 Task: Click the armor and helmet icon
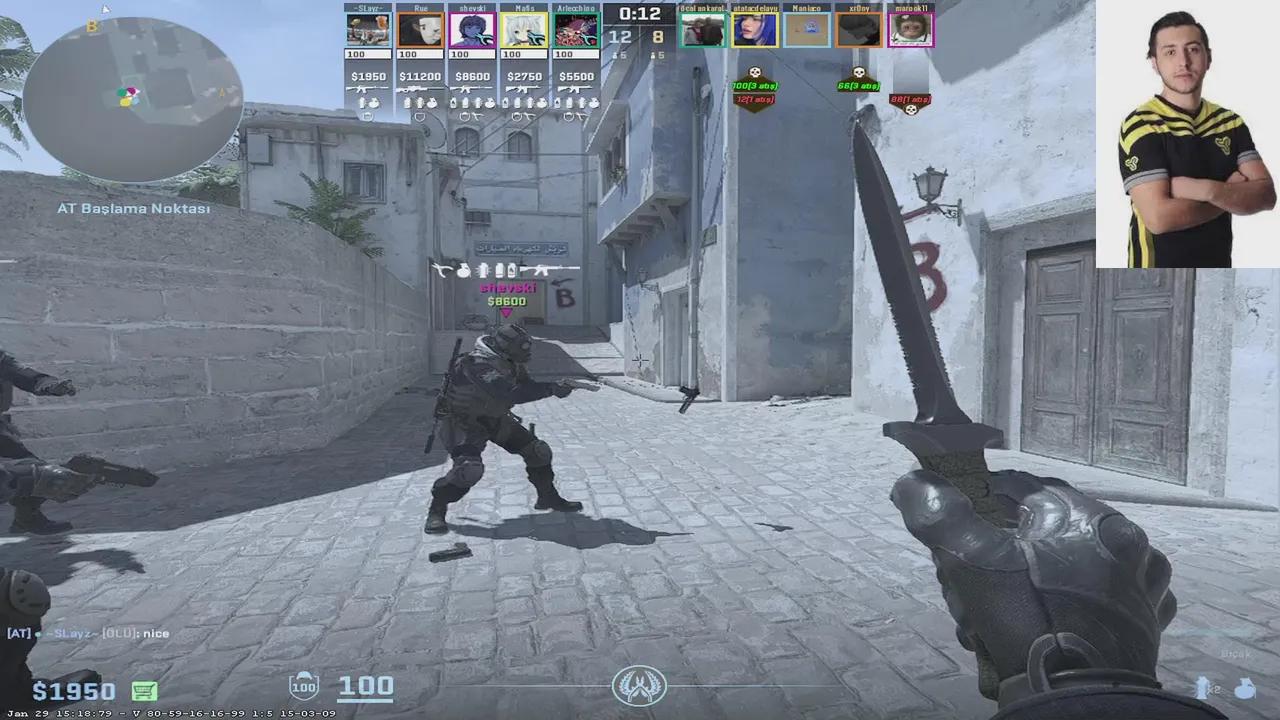click(303, 686)
